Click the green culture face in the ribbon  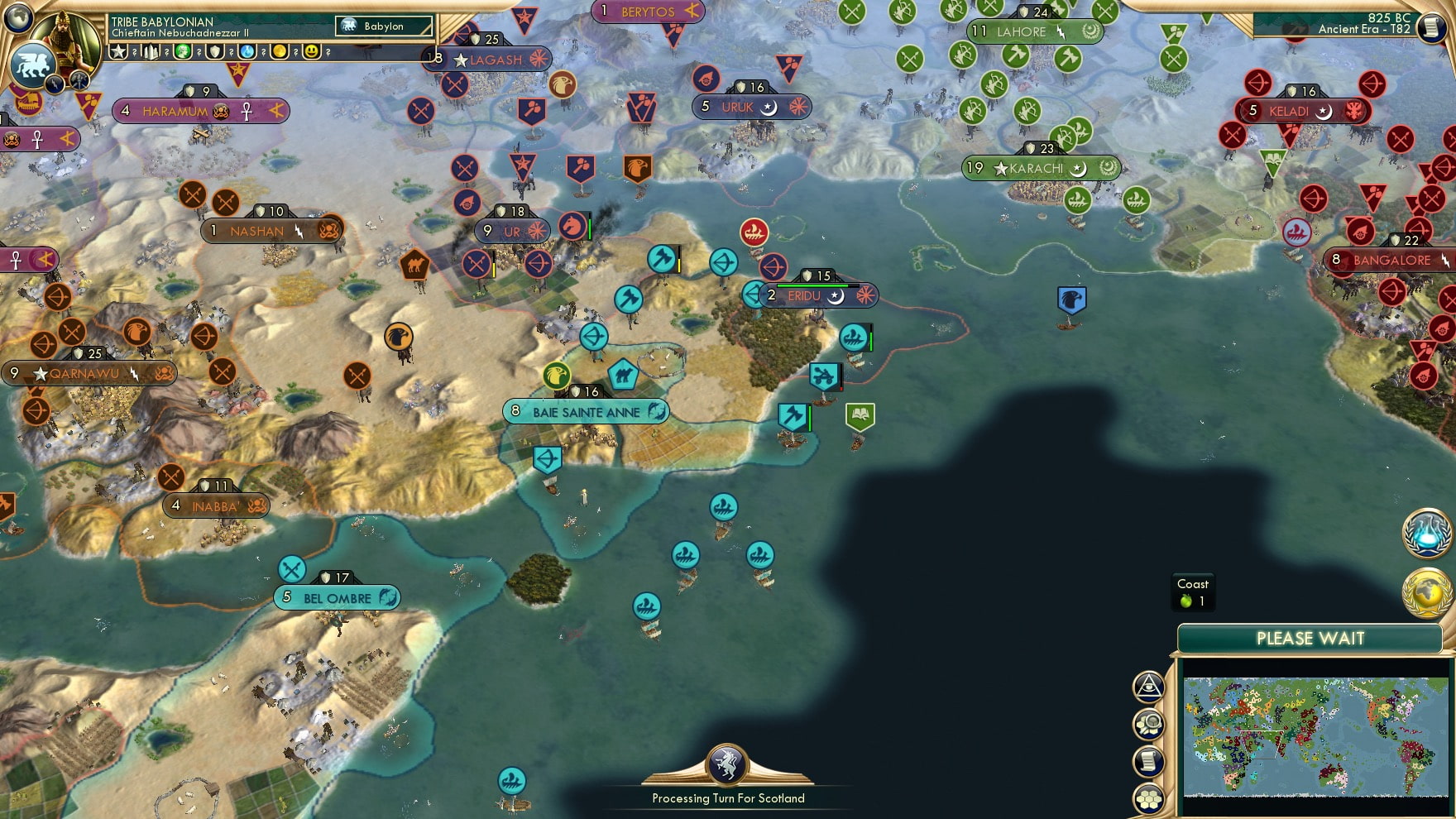point(184,52)
